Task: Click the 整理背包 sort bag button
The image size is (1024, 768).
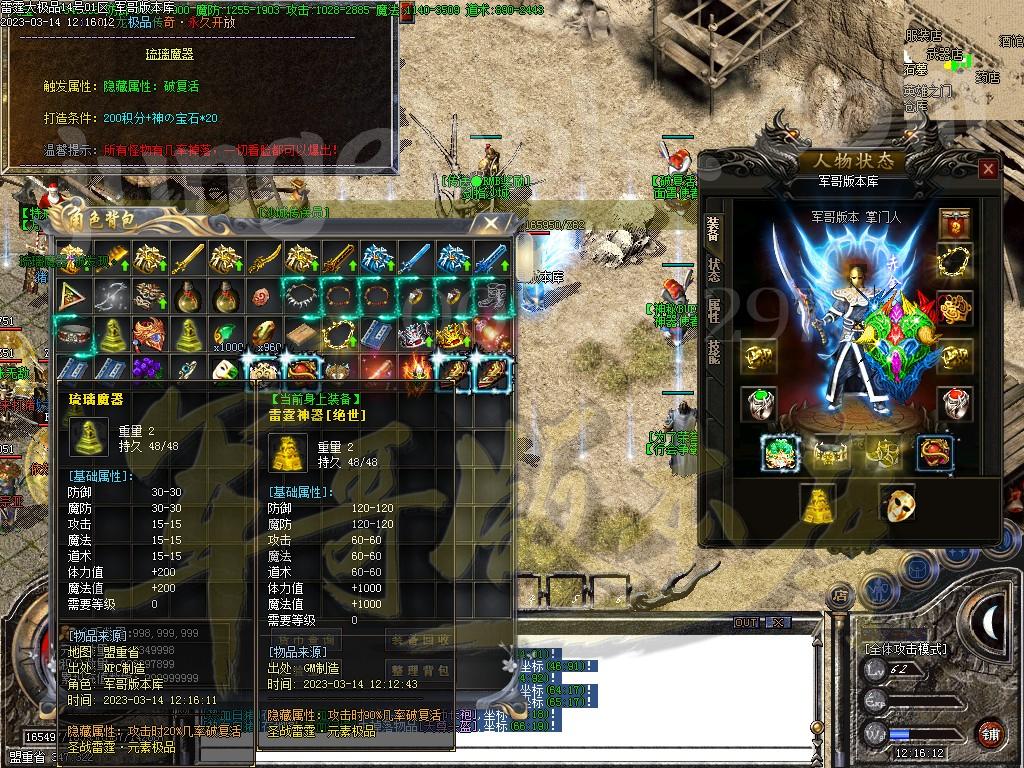Action: pos(420,670)
